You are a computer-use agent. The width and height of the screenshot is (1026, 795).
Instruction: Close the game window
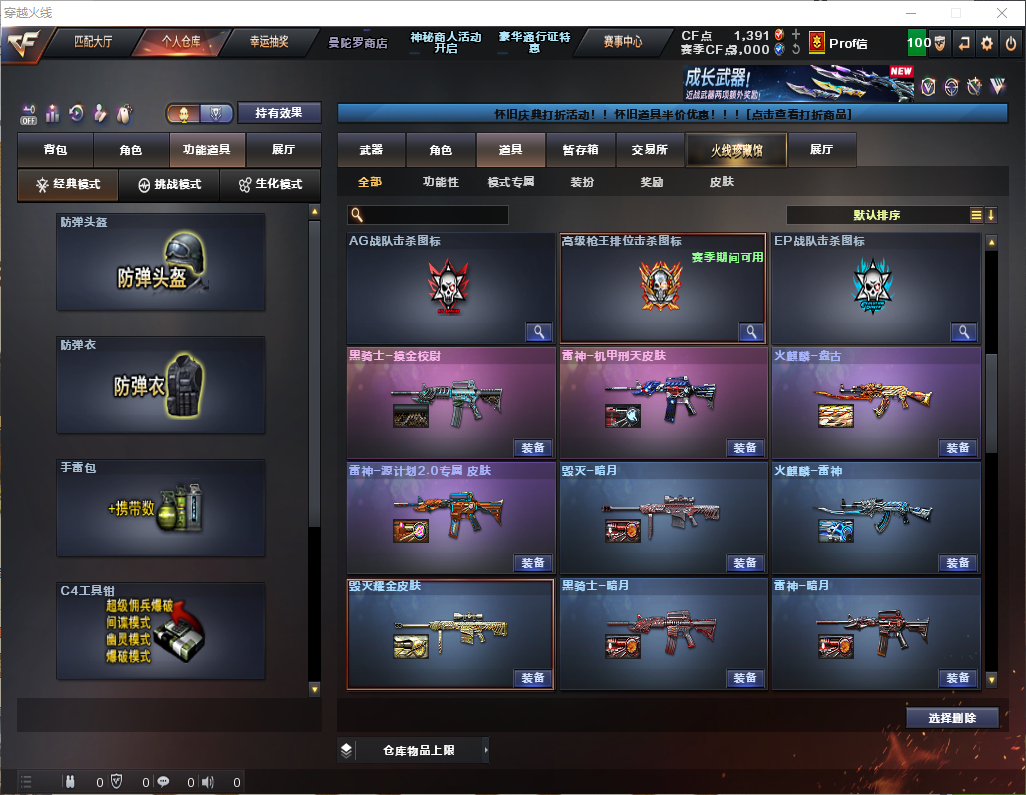[1001, 13]
